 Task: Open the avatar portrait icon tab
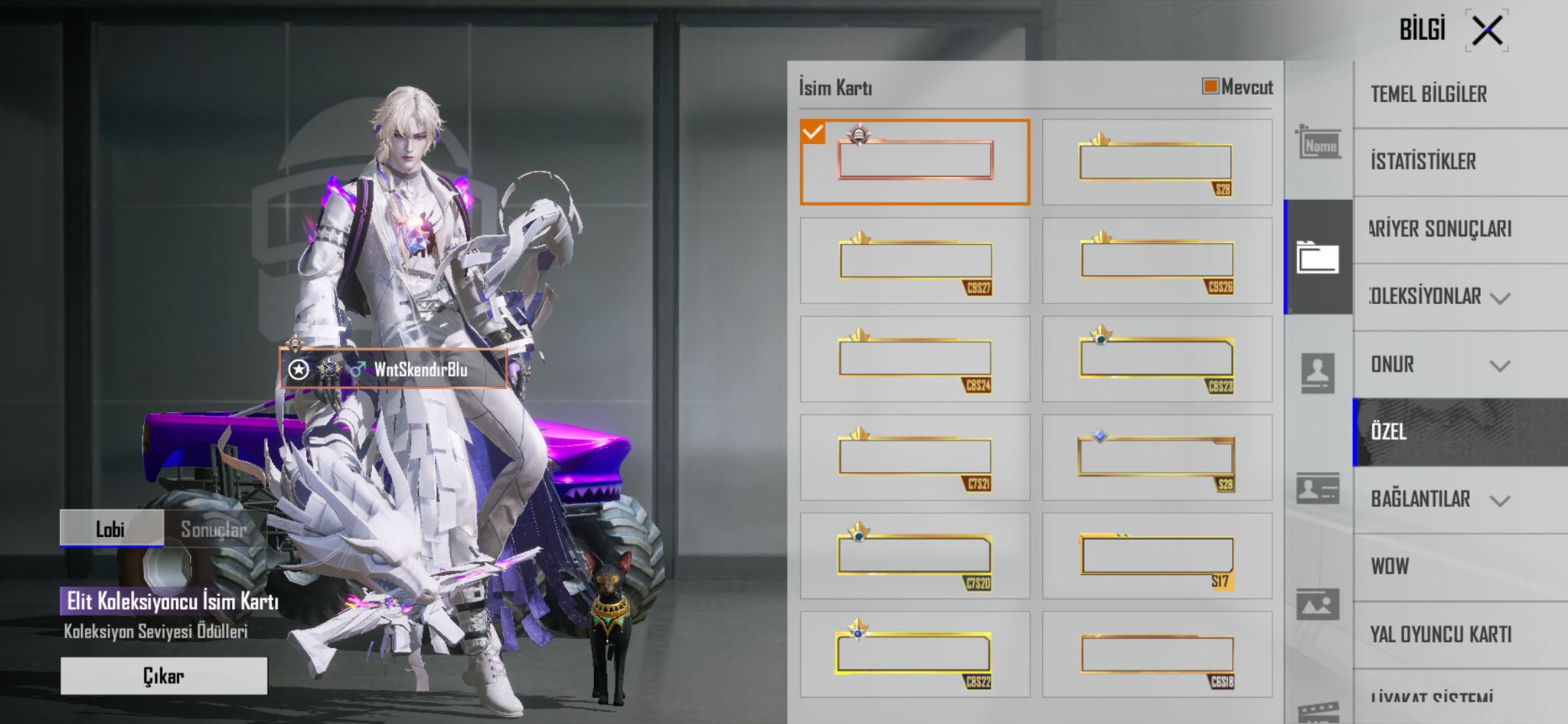pyautogui.click(x=1318, y=373)
